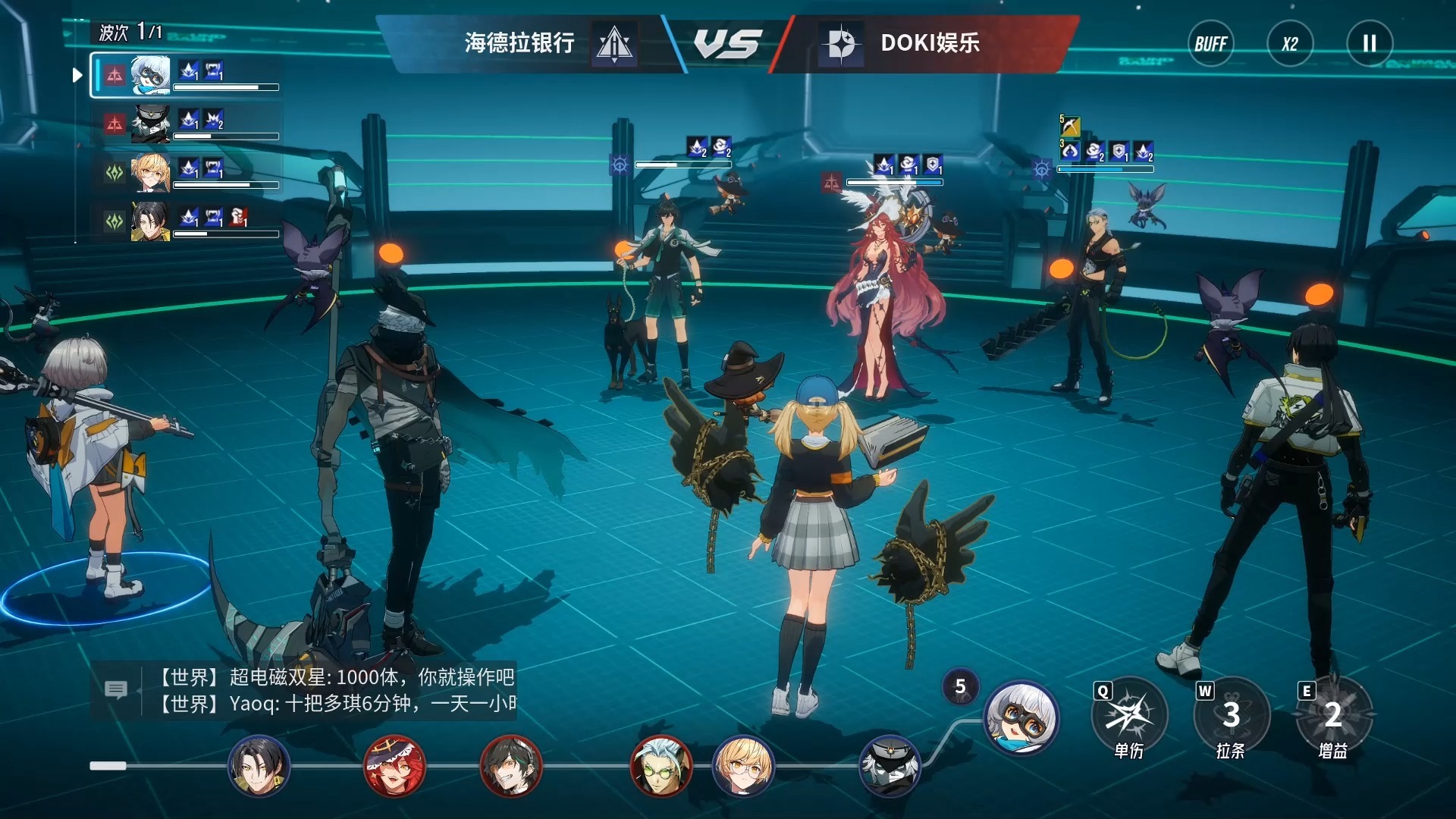
Task: Pause the battle
Action: [x=1370, y=44]
